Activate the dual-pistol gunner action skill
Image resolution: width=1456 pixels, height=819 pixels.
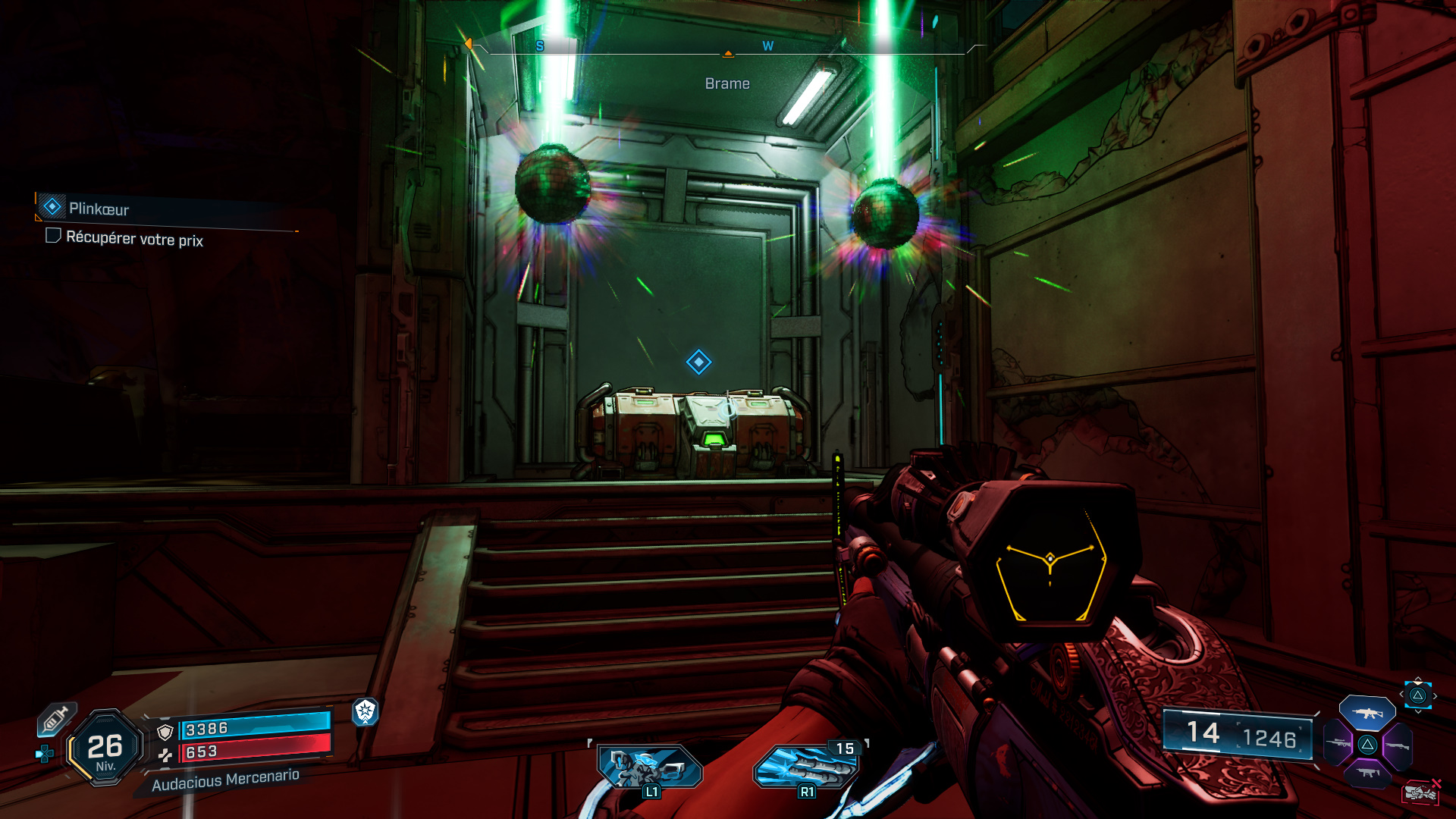pyautogui.click(x=650, y=767)
